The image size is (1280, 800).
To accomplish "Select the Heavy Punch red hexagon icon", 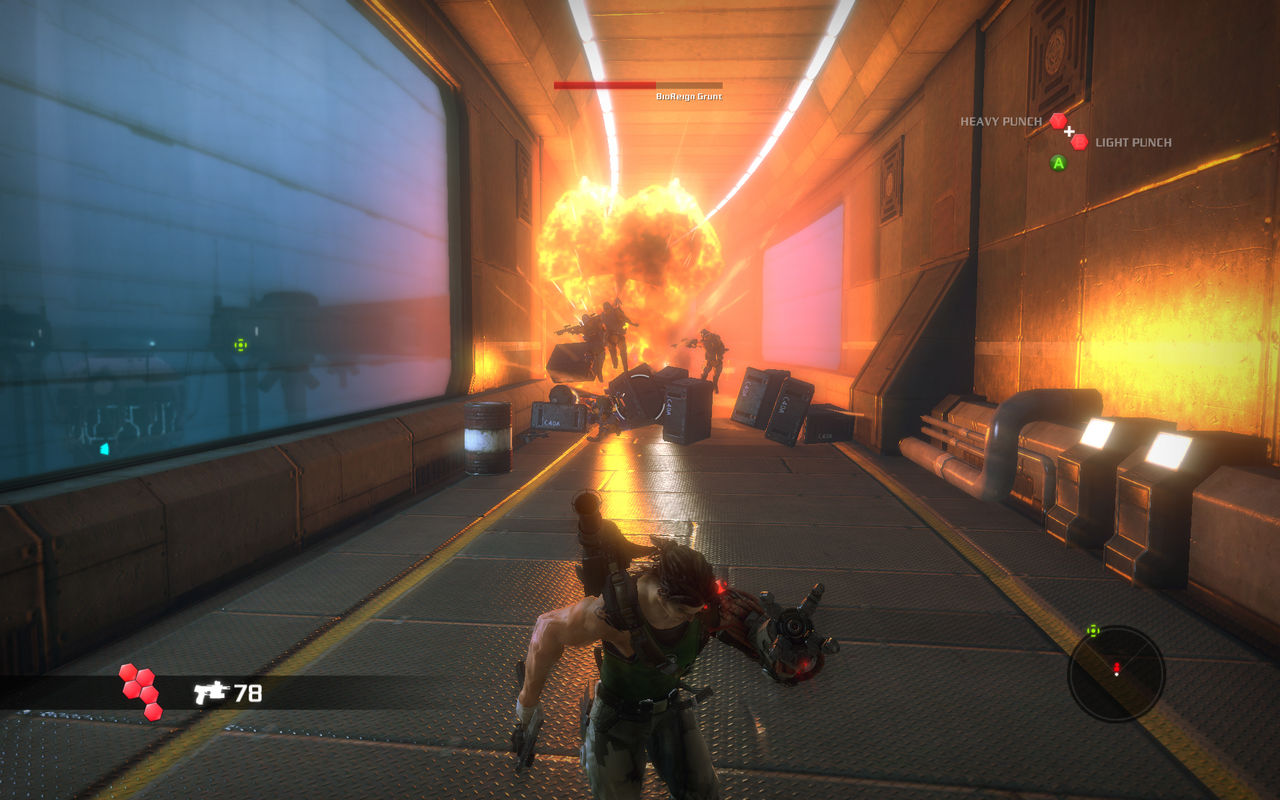I will (x=1059, y=120).
